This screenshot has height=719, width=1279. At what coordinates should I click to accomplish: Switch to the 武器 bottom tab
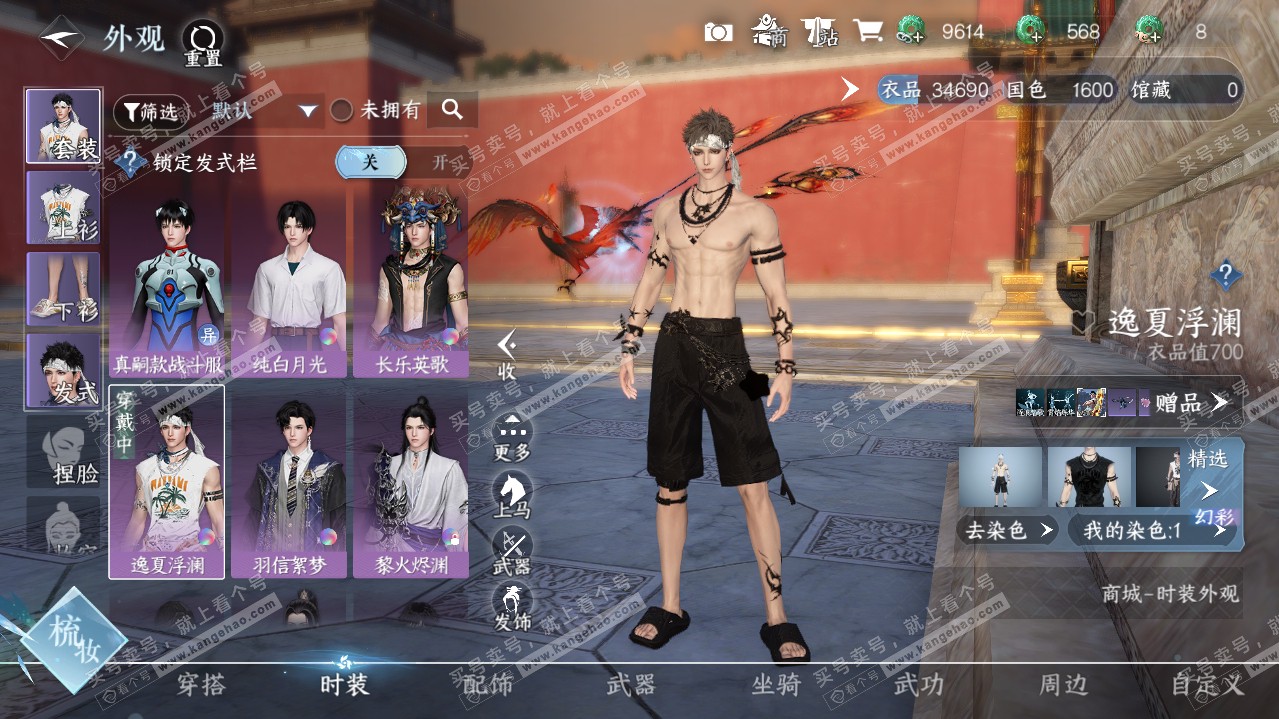[x=631, y=685]
